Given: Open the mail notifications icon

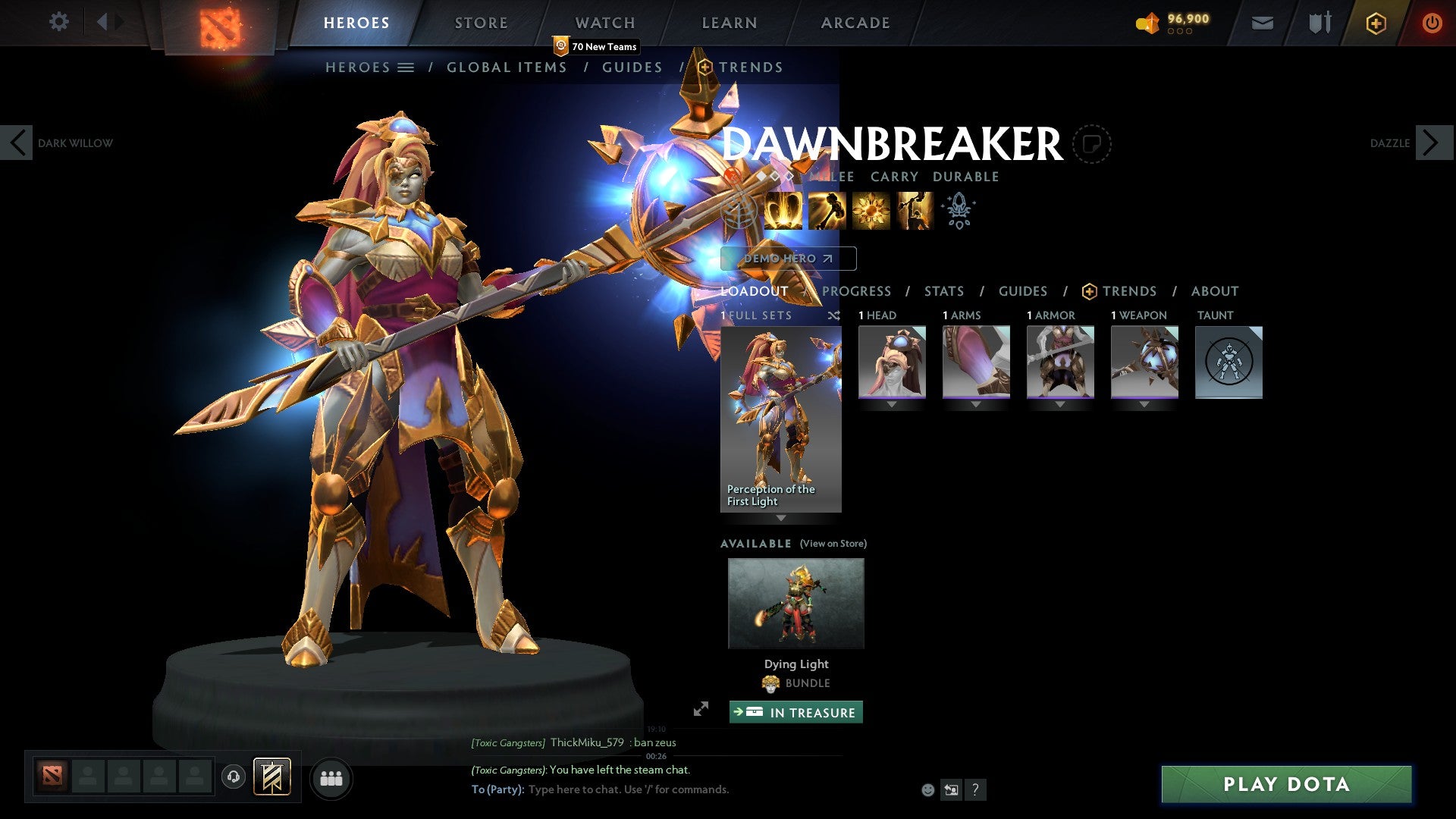Looking at the screenshot, I should tap(1261, 23).
